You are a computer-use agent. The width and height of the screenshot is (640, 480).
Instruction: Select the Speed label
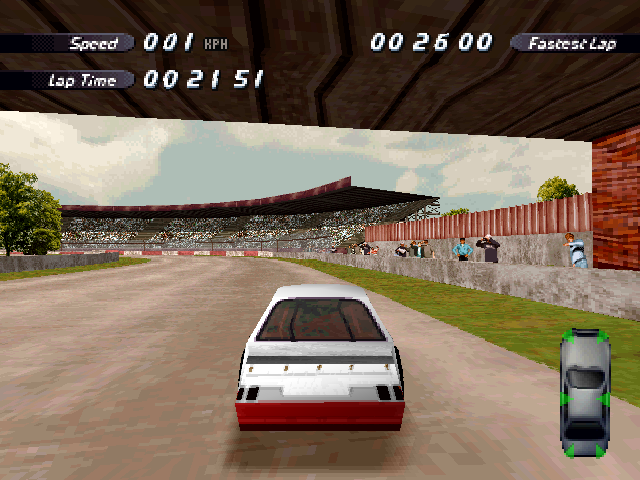(93, 43)
